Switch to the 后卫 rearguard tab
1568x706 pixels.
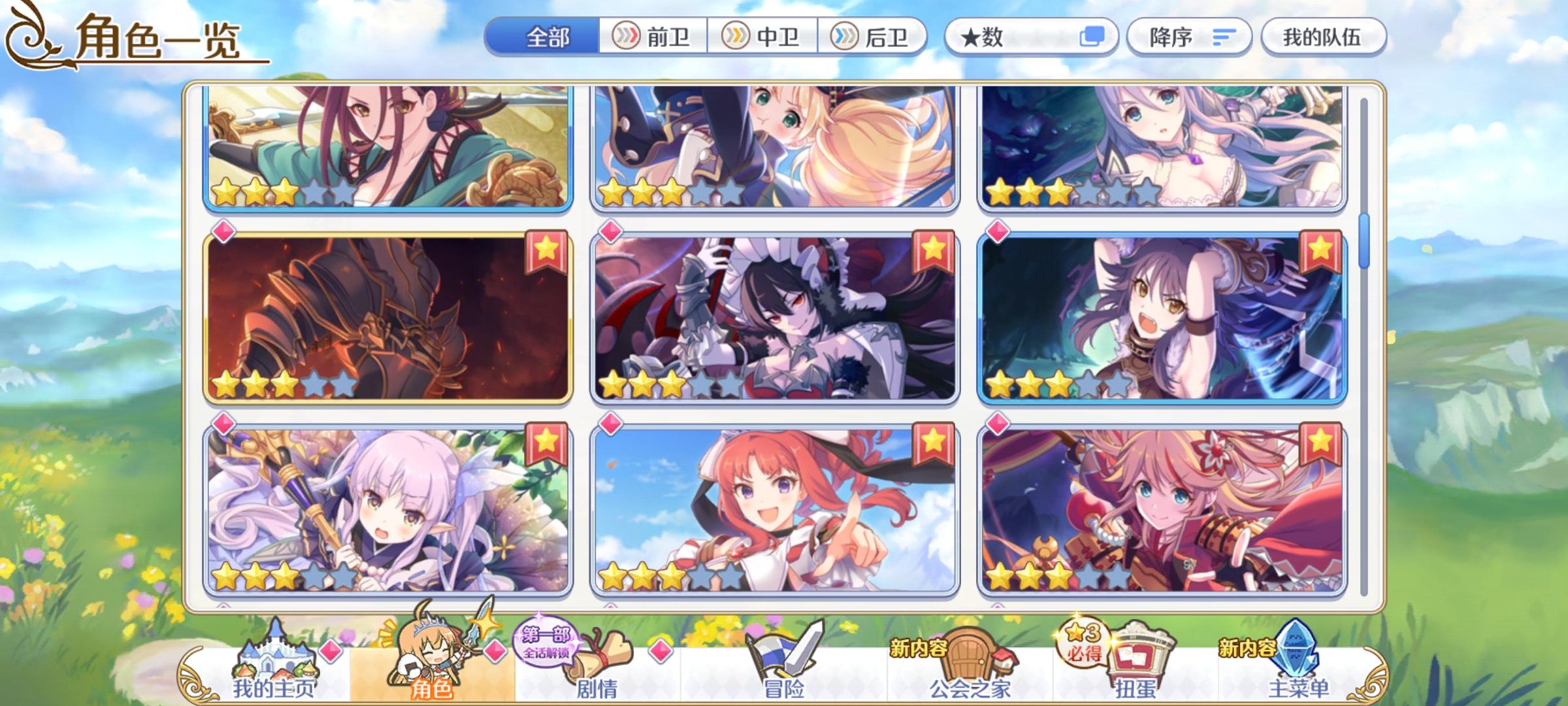pyautogui.click(x=872, y=37)
